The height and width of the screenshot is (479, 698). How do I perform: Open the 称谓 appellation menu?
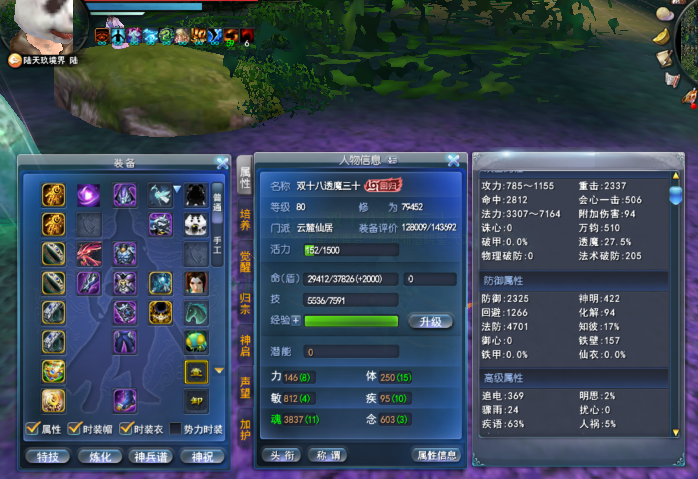click(x=330, y=455)
